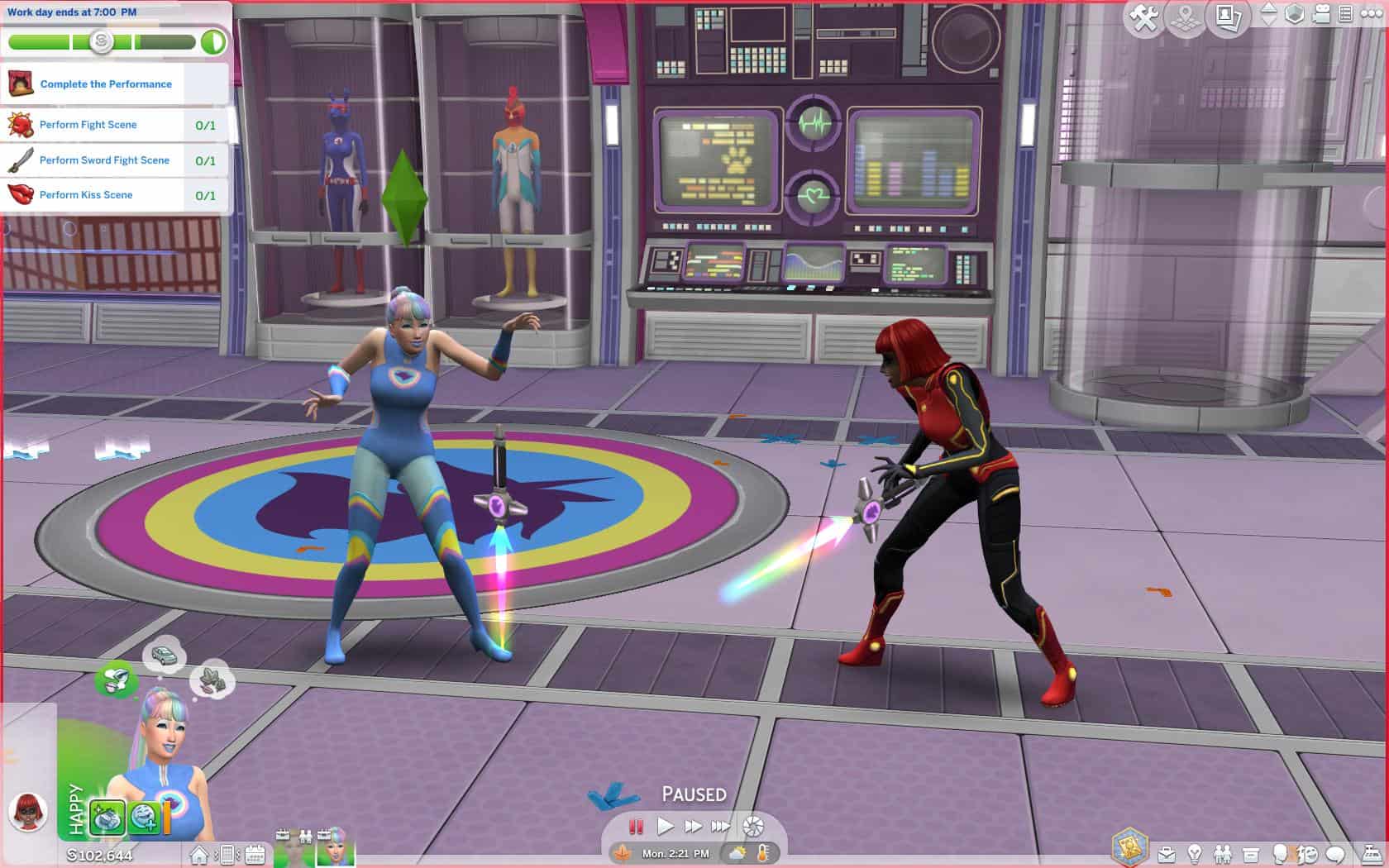Choose the Perform Kiss Scene objective
1389x868 pixels.
pos(86,195)
